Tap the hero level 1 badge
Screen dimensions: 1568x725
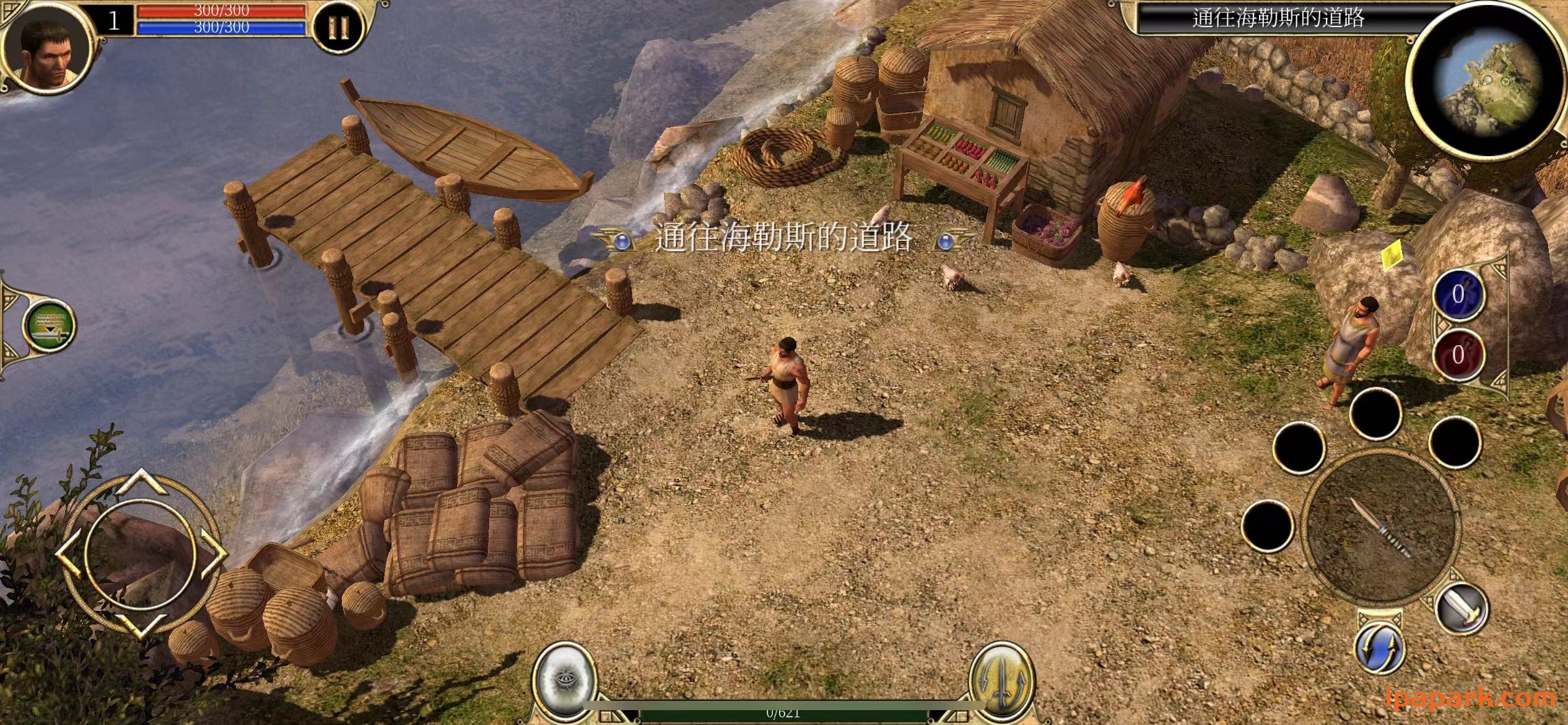113,22
